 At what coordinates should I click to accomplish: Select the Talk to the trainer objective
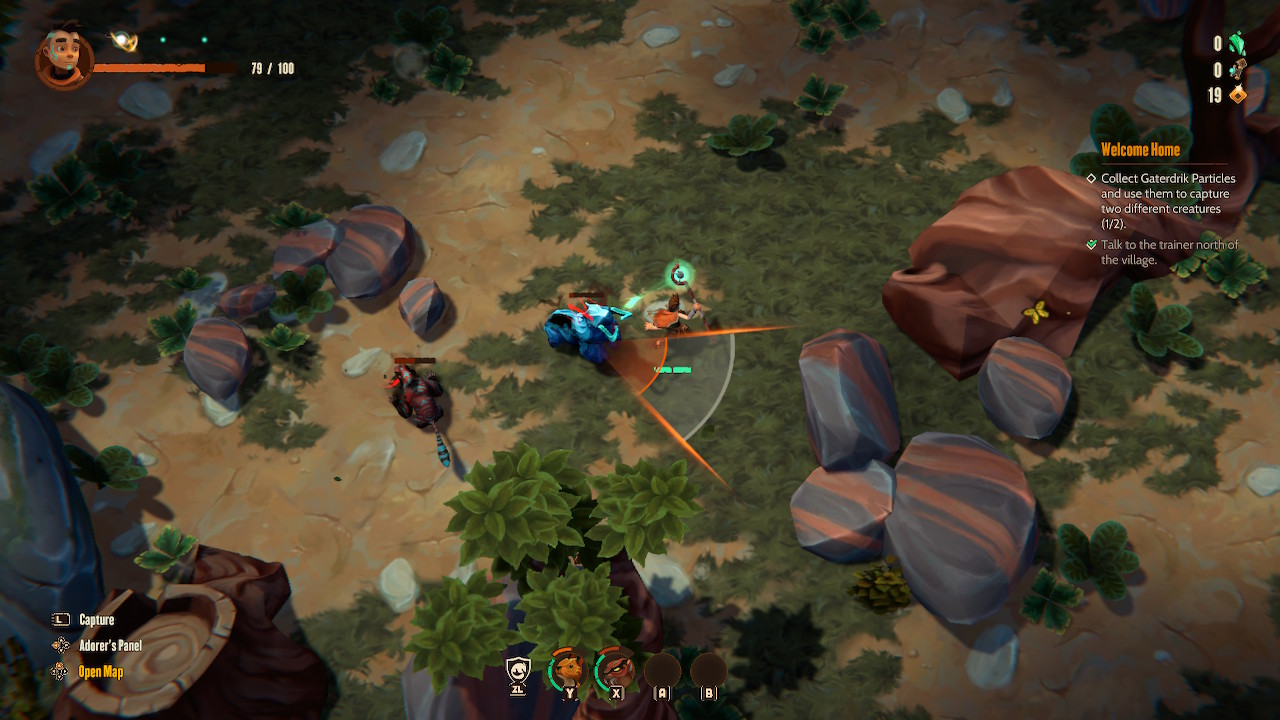click(x=1169, y=252)
